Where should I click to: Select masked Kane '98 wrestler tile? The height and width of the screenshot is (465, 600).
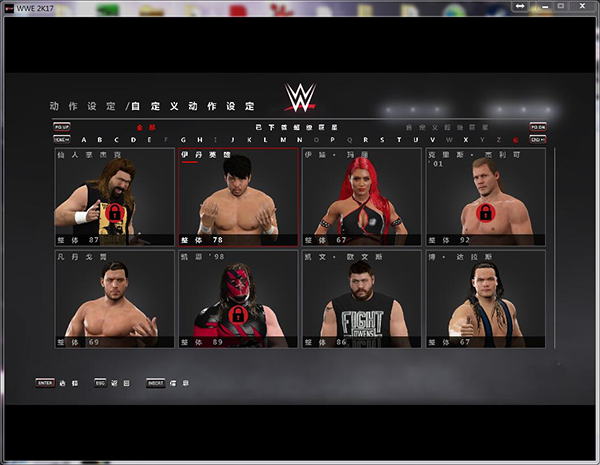(238, 298)
